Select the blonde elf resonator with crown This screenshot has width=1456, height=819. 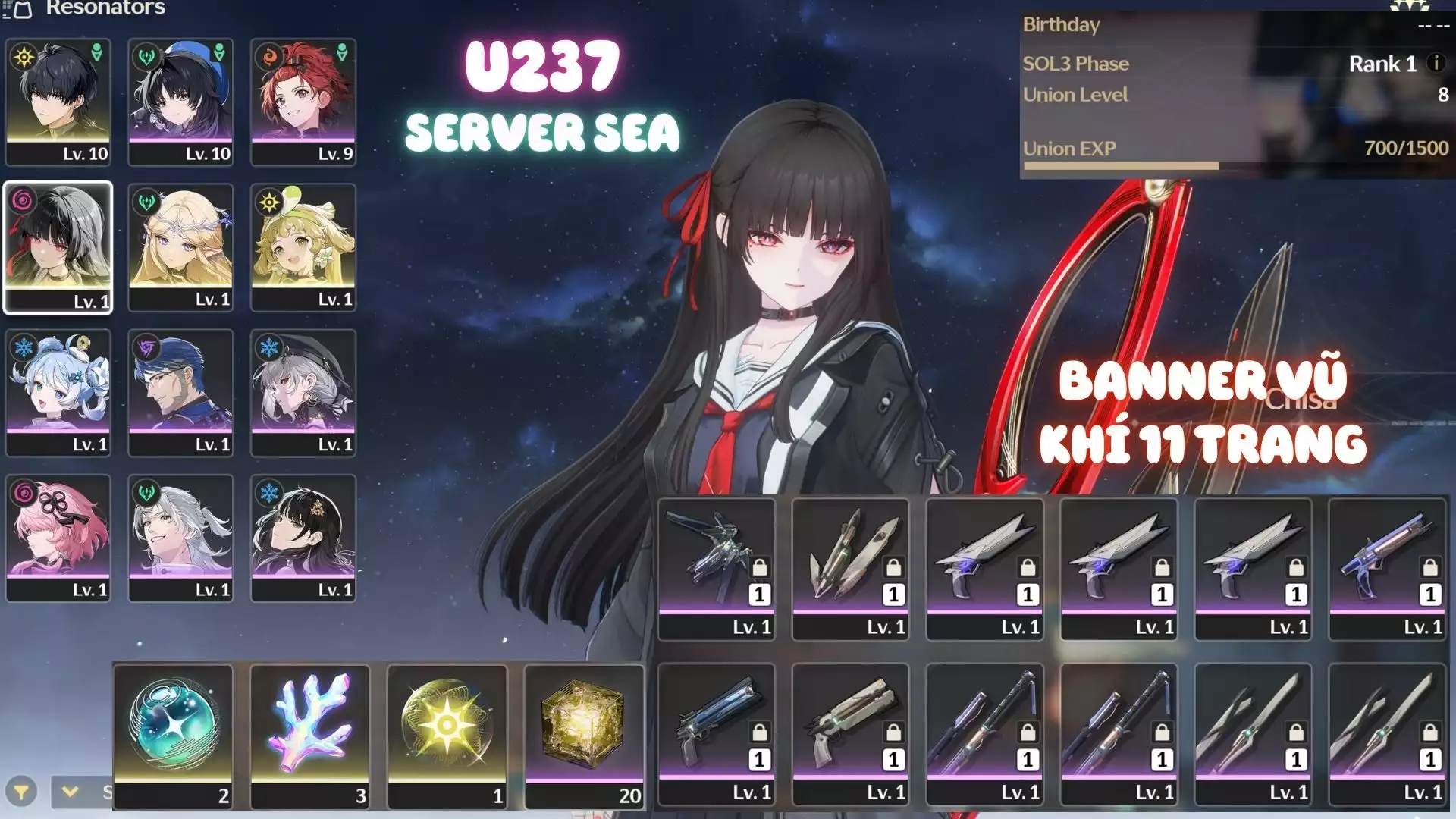pos(180,246)
